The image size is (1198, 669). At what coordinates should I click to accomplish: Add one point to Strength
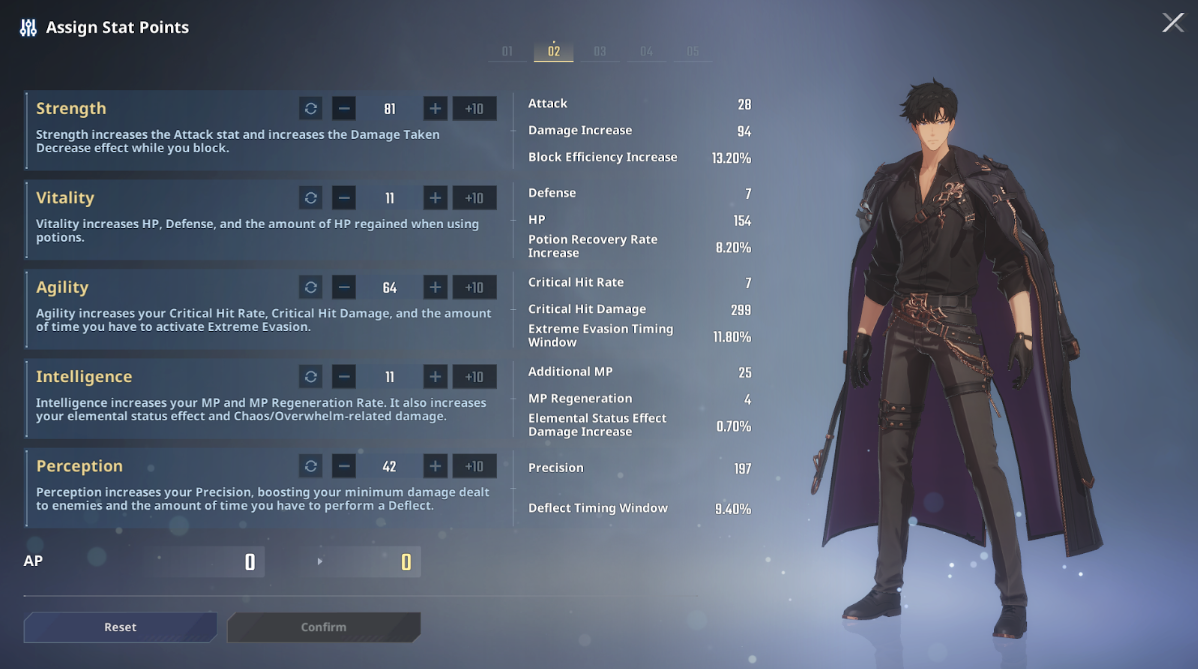[x=435, y=109]
